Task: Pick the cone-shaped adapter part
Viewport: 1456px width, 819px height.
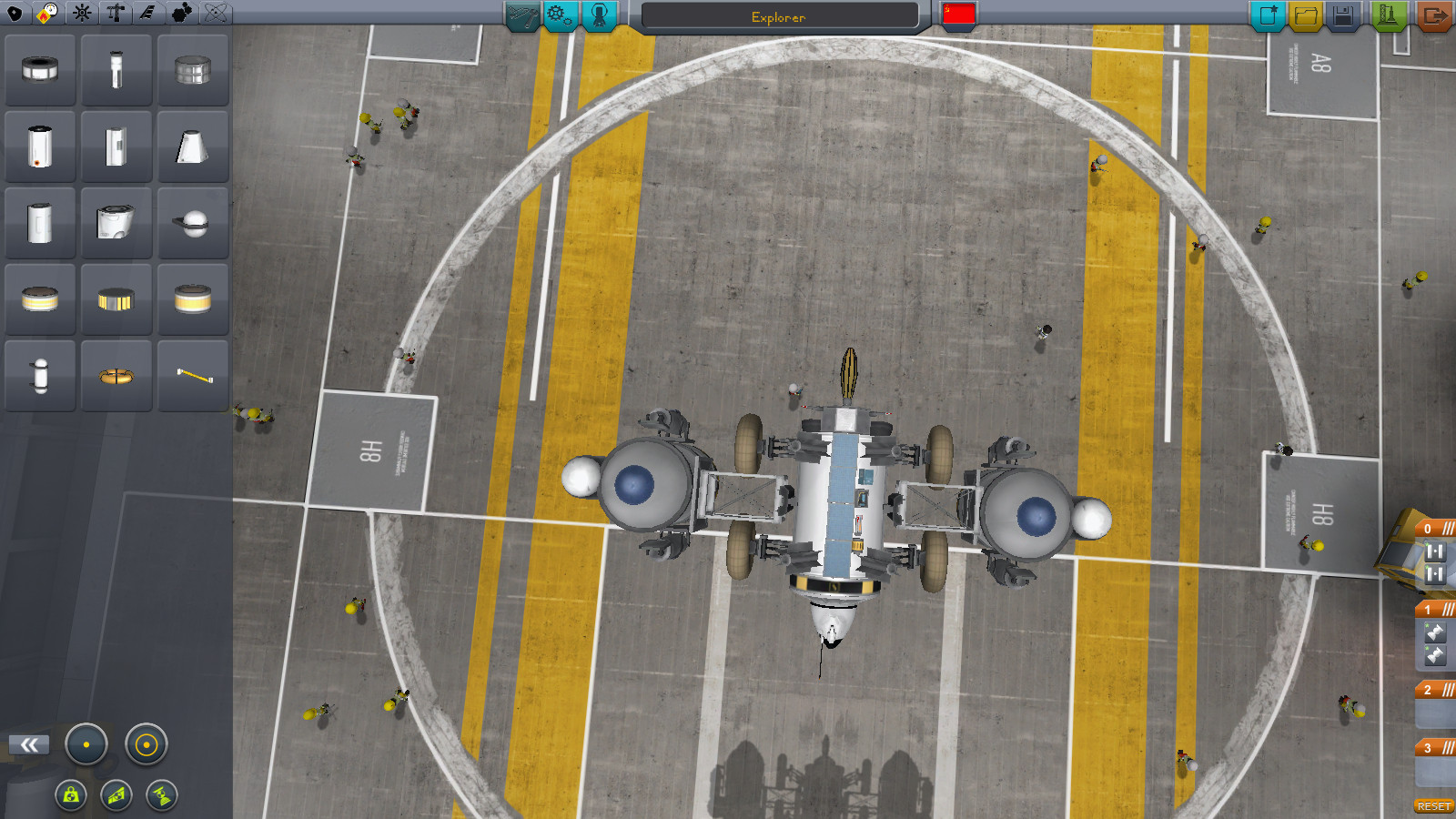Action: pos(192,147)
